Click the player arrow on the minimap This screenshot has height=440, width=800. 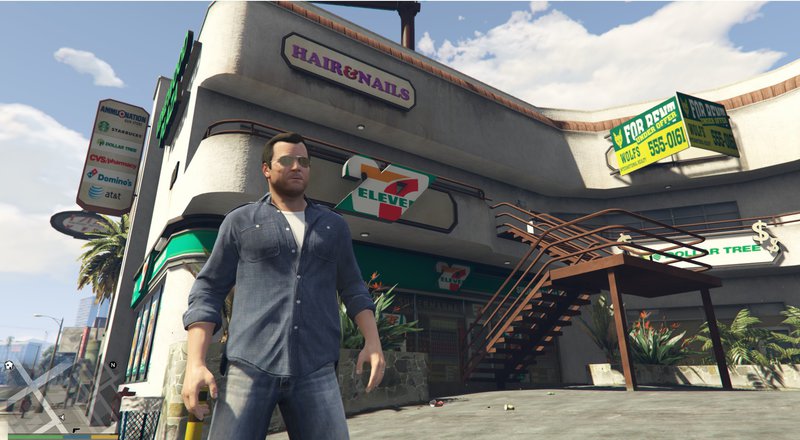(62, 417)
